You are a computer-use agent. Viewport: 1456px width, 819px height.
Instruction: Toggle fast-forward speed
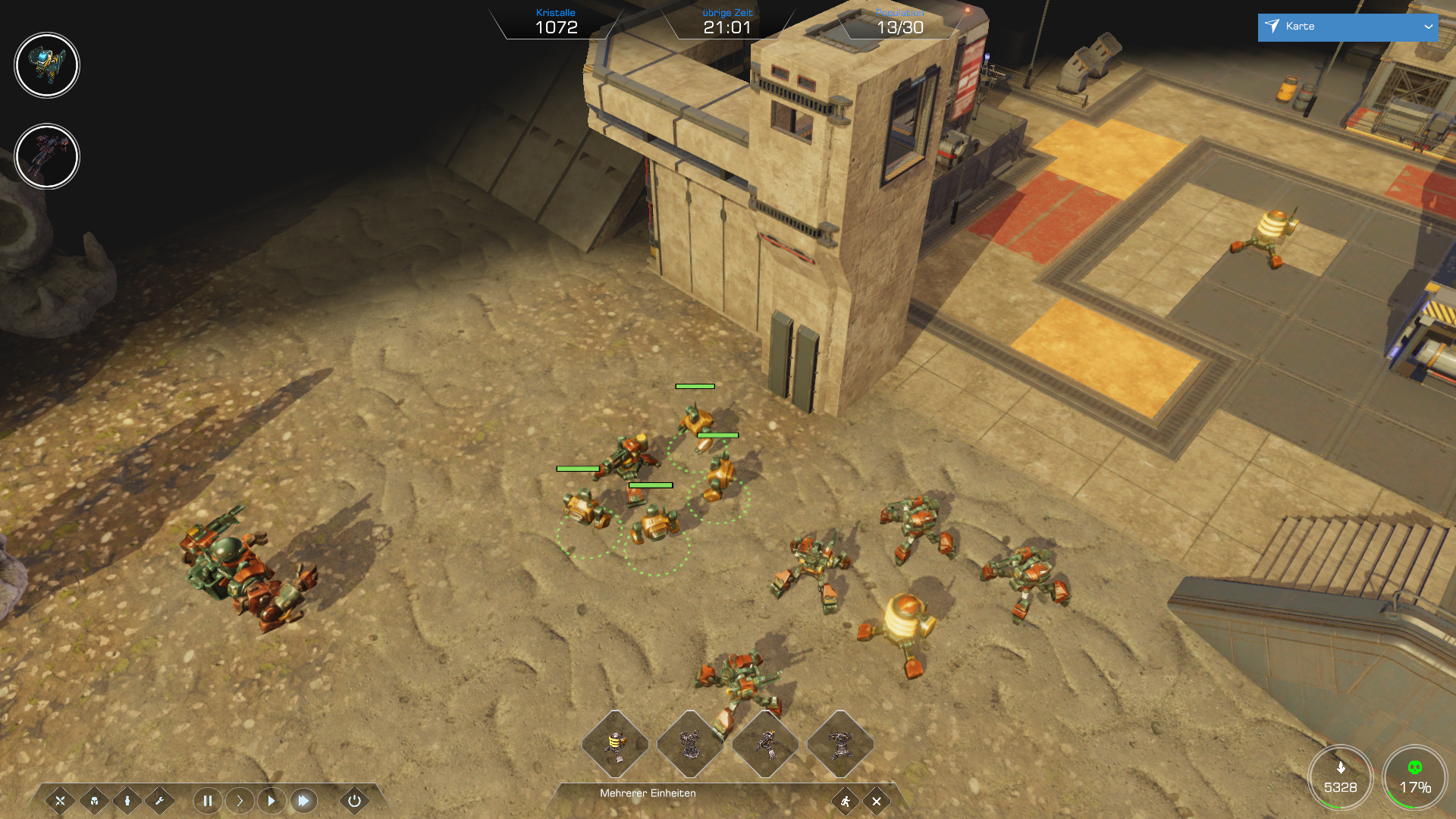click(x=303, y=801)
